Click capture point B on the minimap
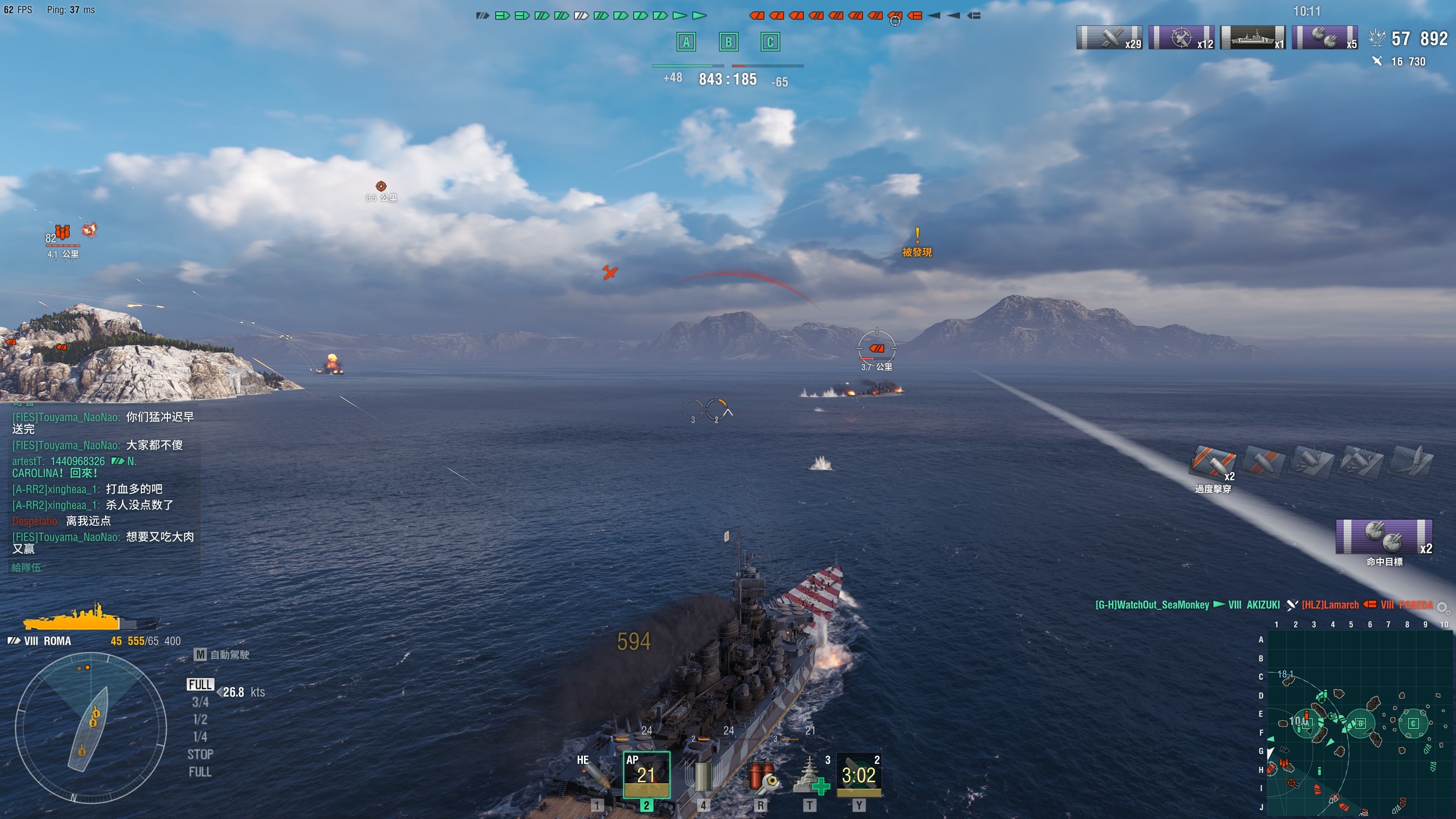1456x819 pixels. (x=1361, y=723)
